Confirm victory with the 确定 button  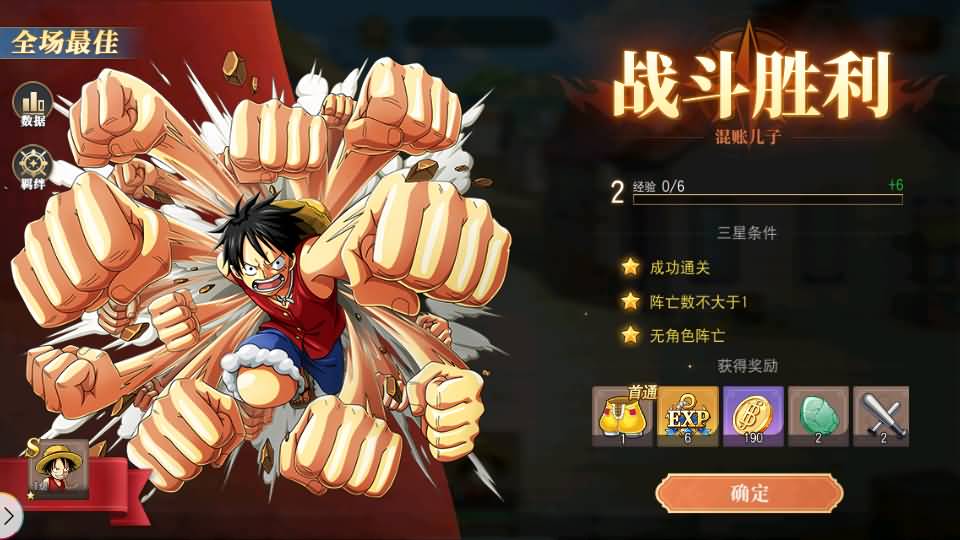click(x=749, y=494)
